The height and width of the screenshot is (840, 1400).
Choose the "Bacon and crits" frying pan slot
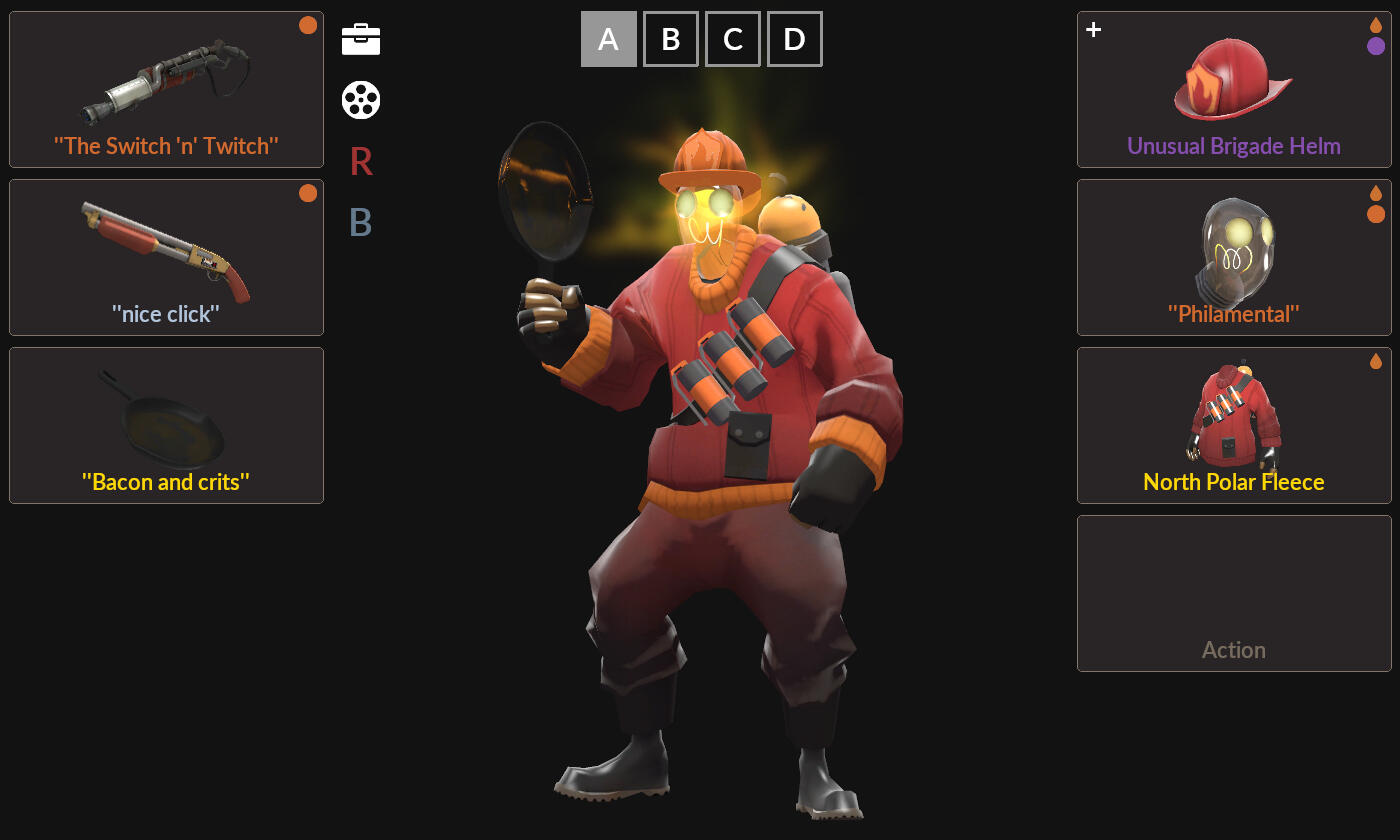(x=166, y=426)
